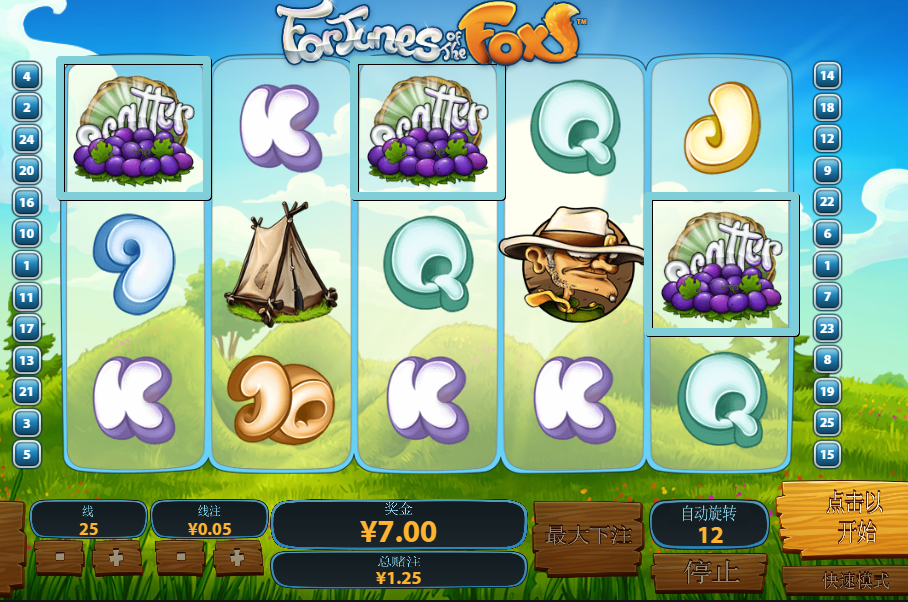Select payline number 25
The image size is (908, 602).
pos(827,422)
